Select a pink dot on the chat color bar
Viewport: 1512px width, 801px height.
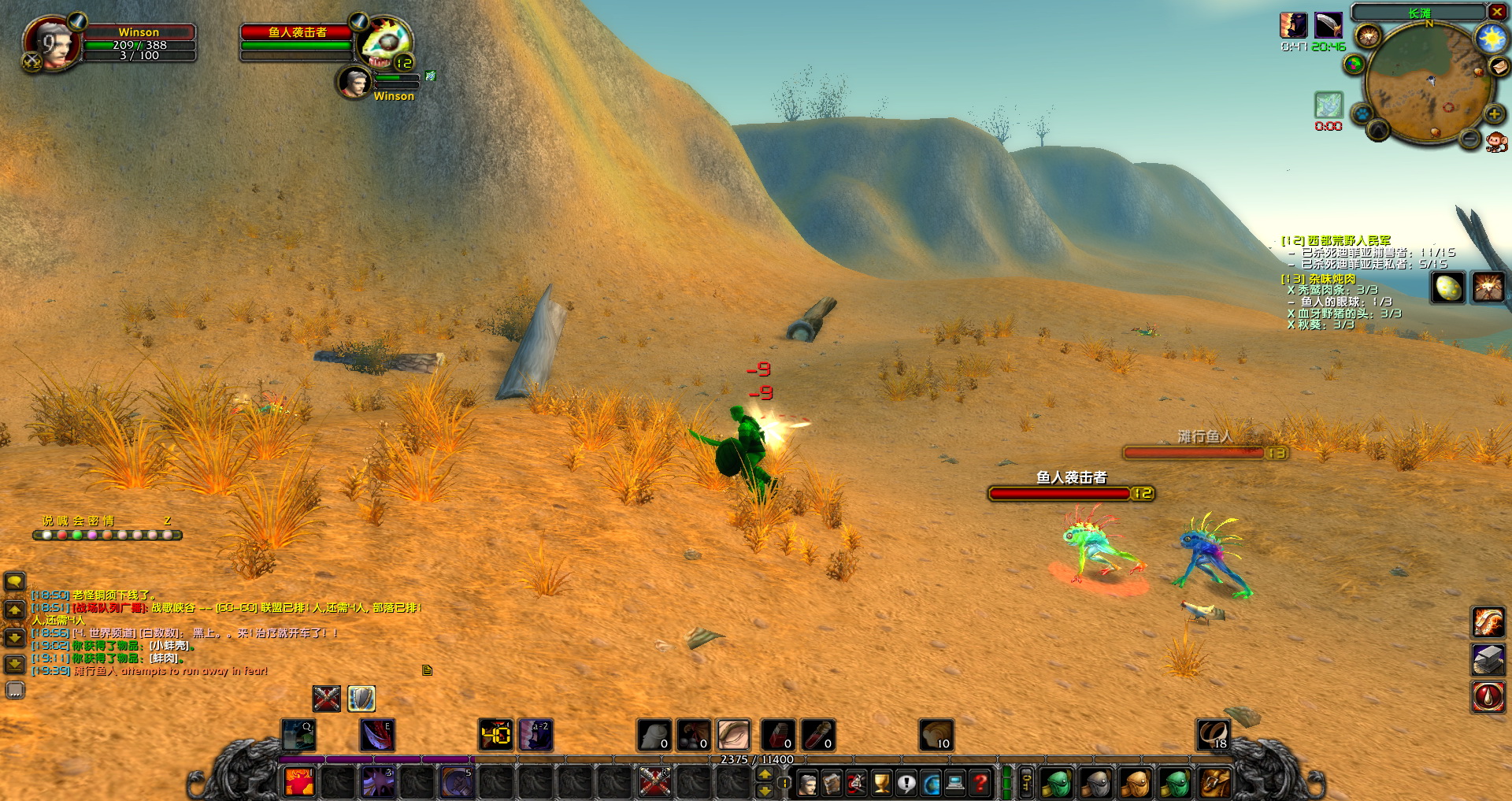[x=92, y=536]
